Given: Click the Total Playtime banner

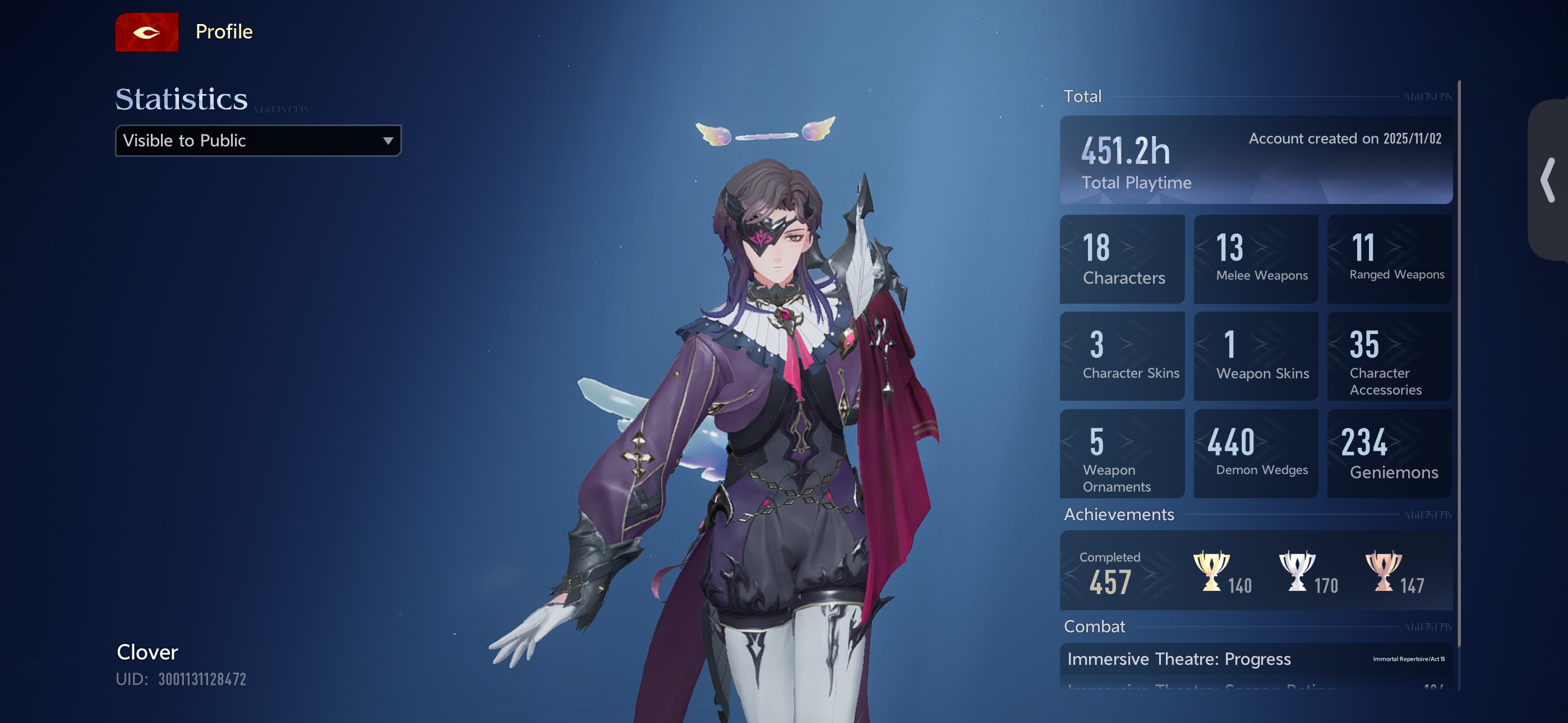Looking at the screenshot, I should (1256, 160).
